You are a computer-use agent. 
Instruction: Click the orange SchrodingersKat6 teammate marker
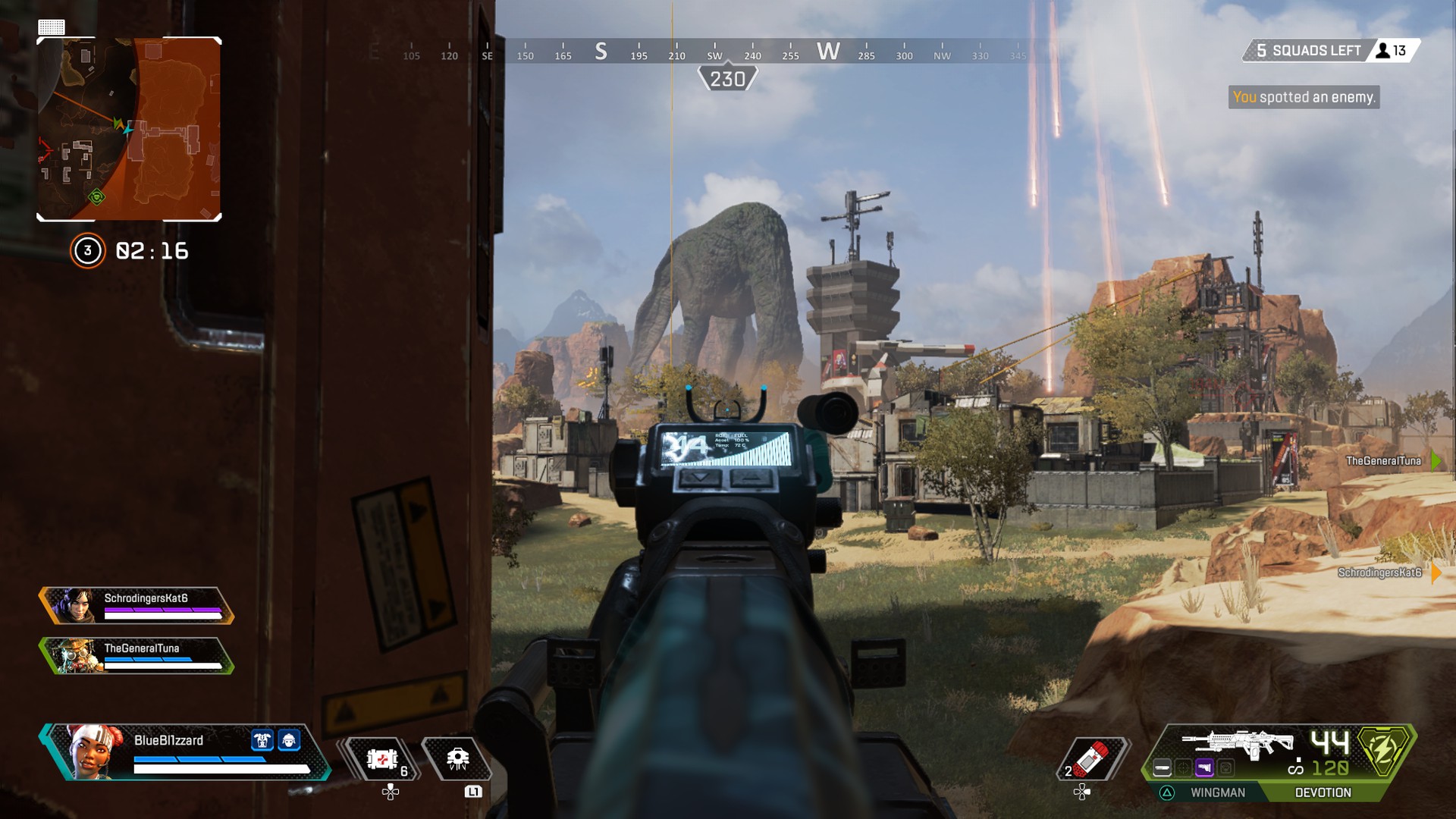(1435, 573)
